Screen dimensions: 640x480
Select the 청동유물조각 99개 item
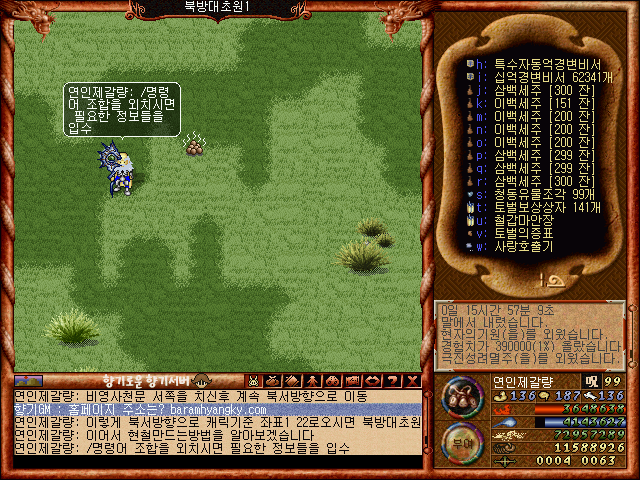(530, 193)
